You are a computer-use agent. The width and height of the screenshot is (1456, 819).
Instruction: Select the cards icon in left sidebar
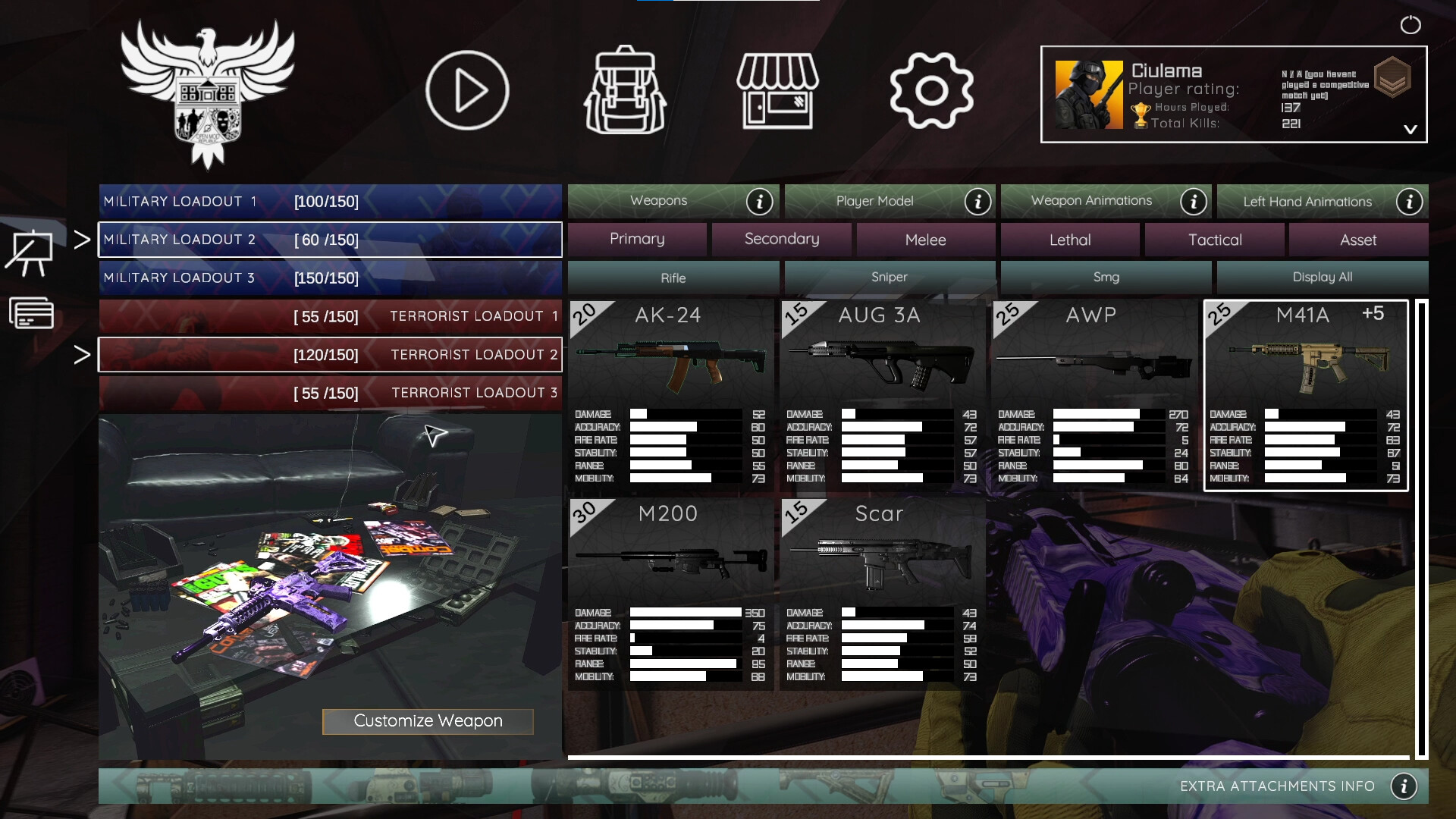pos(31,312)
